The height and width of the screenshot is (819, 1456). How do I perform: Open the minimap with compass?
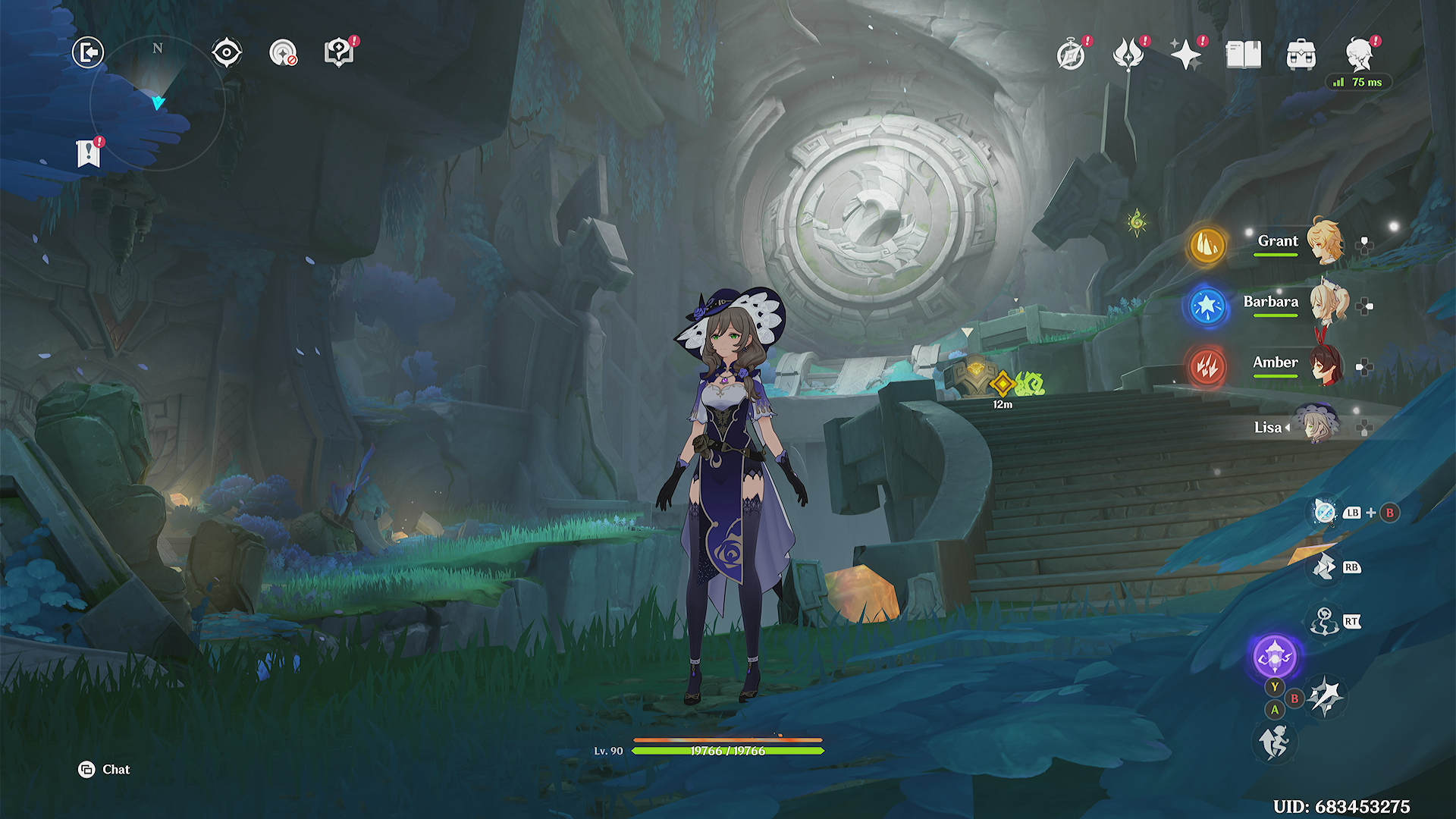pos(158,102)
